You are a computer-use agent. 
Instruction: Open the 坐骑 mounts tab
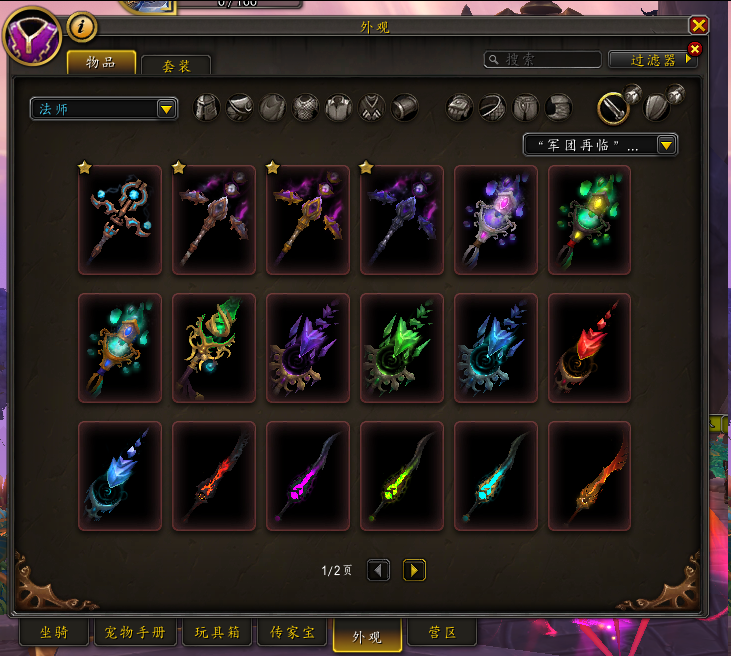[55, 633]
